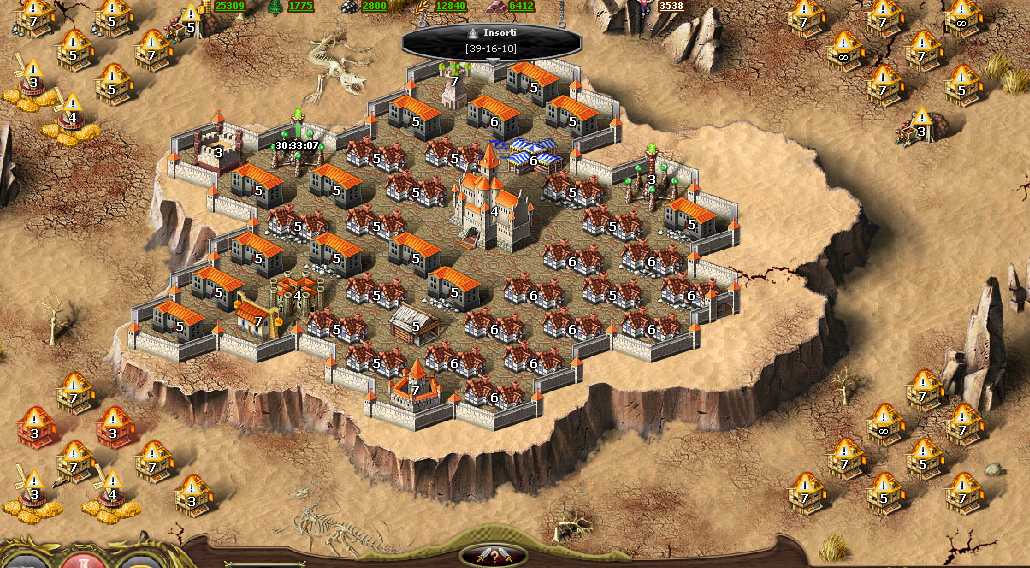
Task: Select the yellow striped tent building level 7
Action: pos(254,317)
